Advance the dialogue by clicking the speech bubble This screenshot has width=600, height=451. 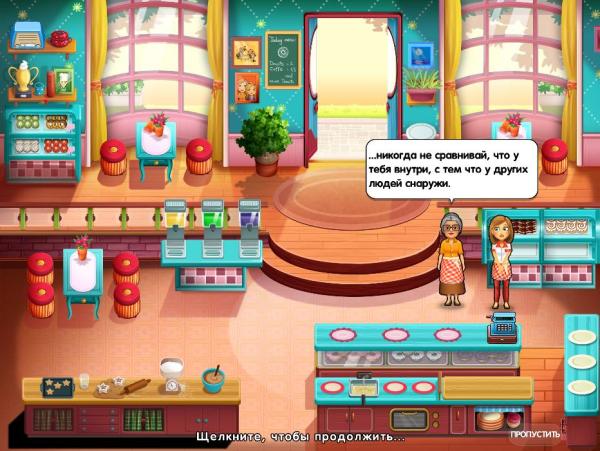click(x=449, y=169)
